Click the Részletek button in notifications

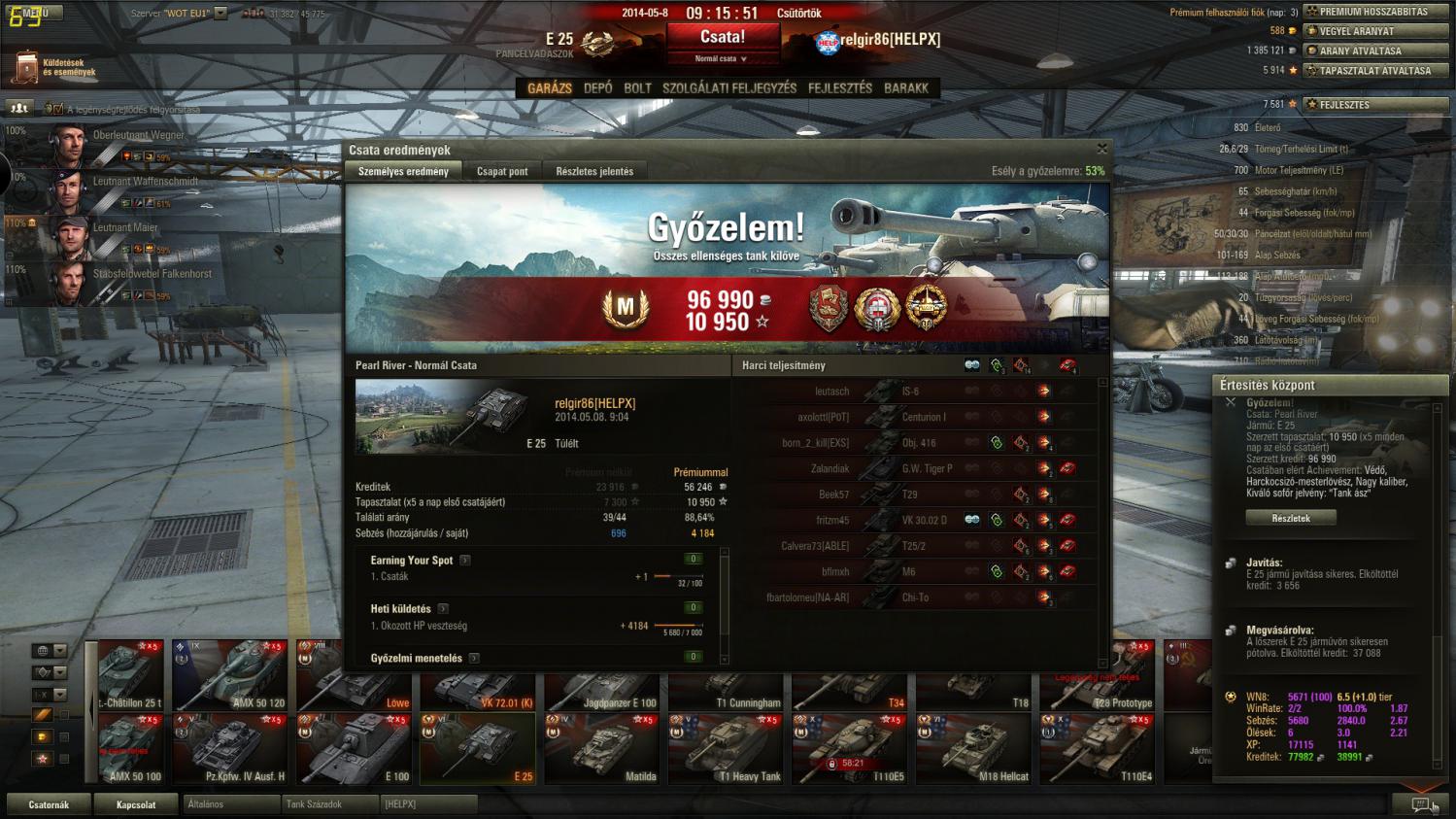(x=1291, y=518)
